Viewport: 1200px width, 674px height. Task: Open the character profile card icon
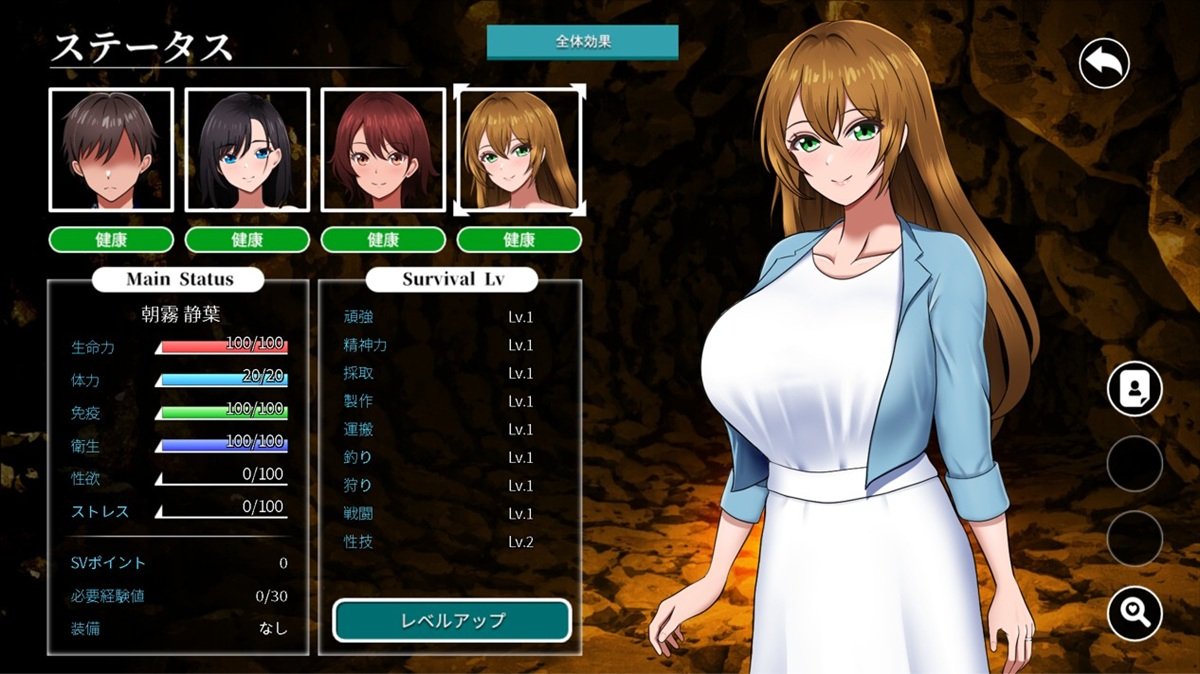click(1134, 388)
